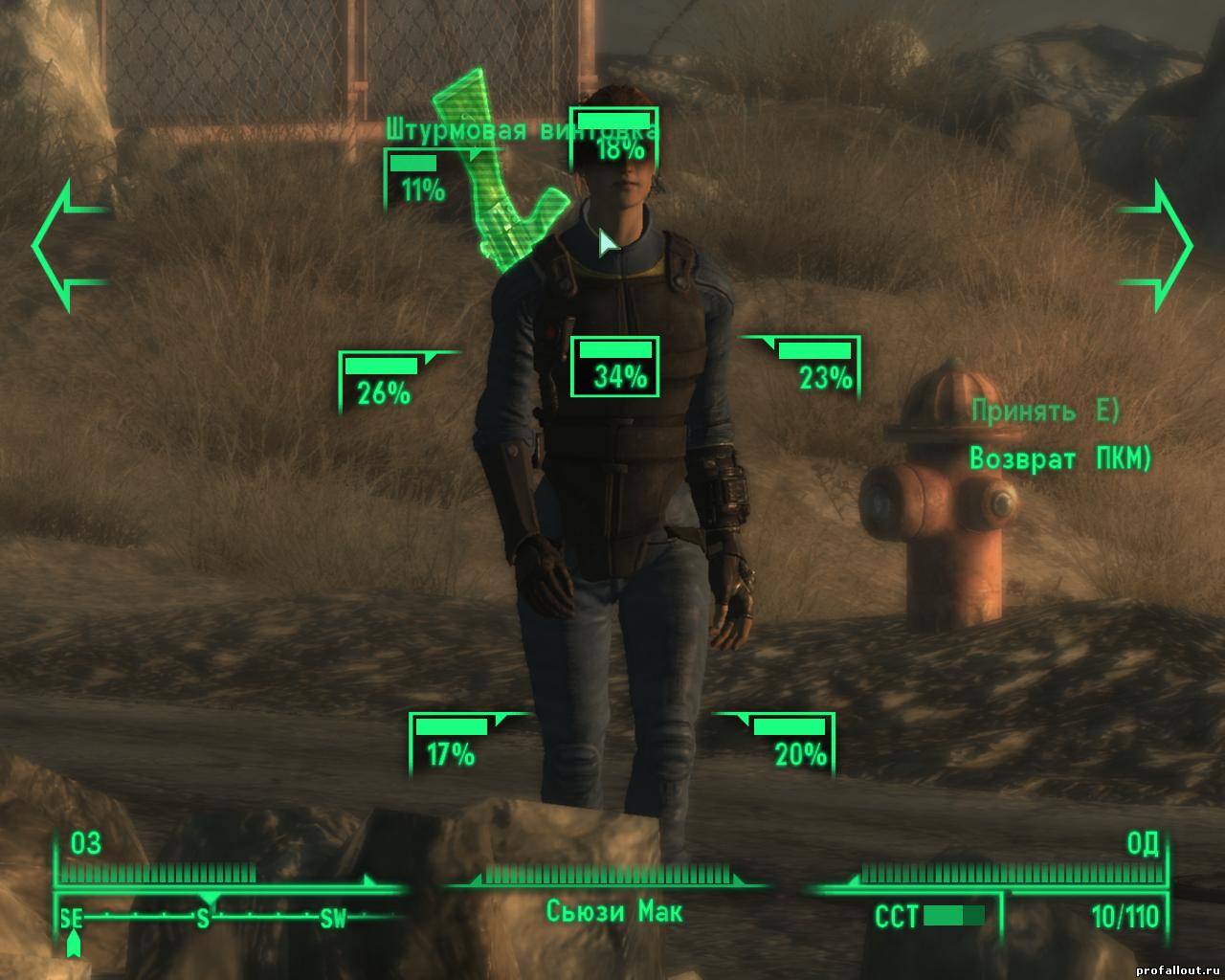The image size is (1225, 980).
Task: Select the leg target showing 20%
Action: point(792,744)
